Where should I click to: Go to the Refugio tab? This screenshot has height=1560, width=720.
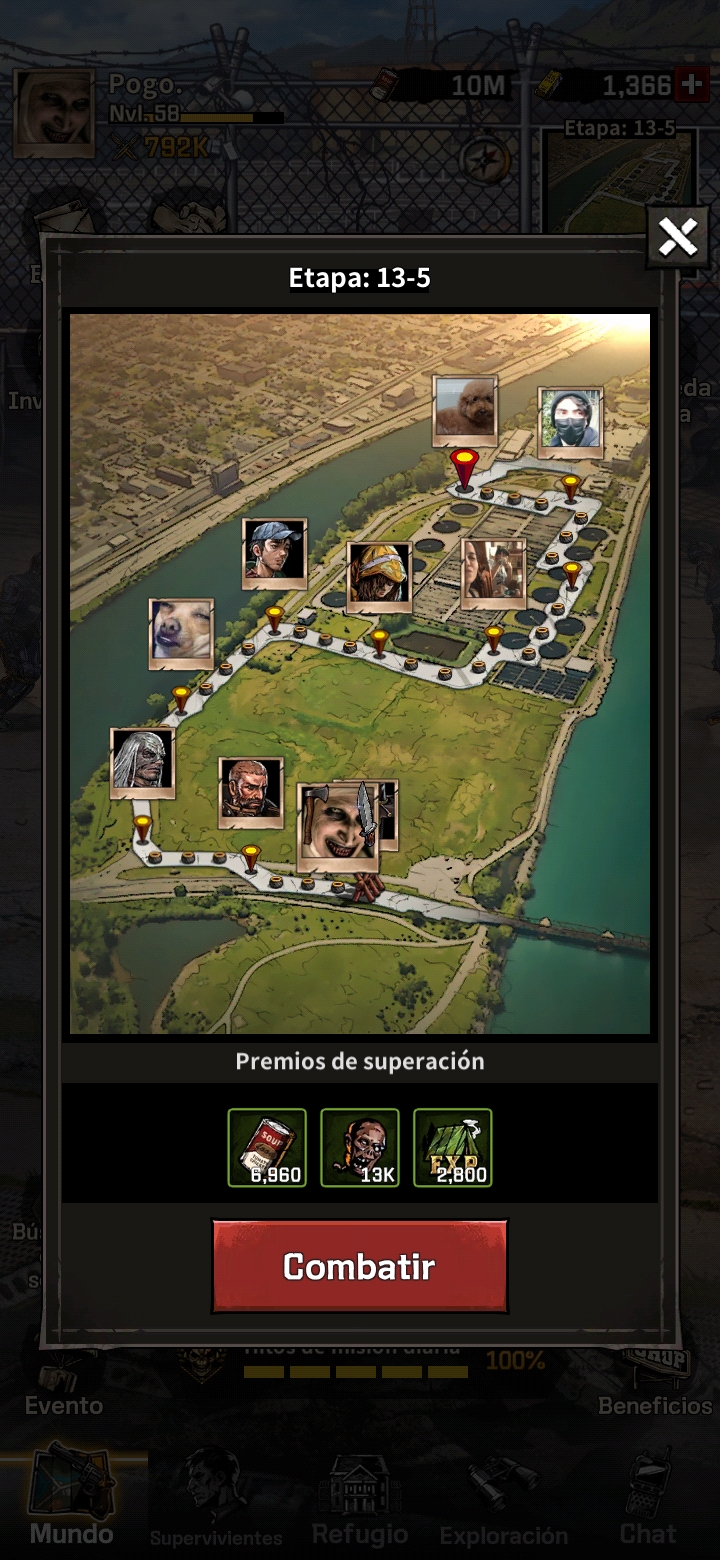point(360,1500)
